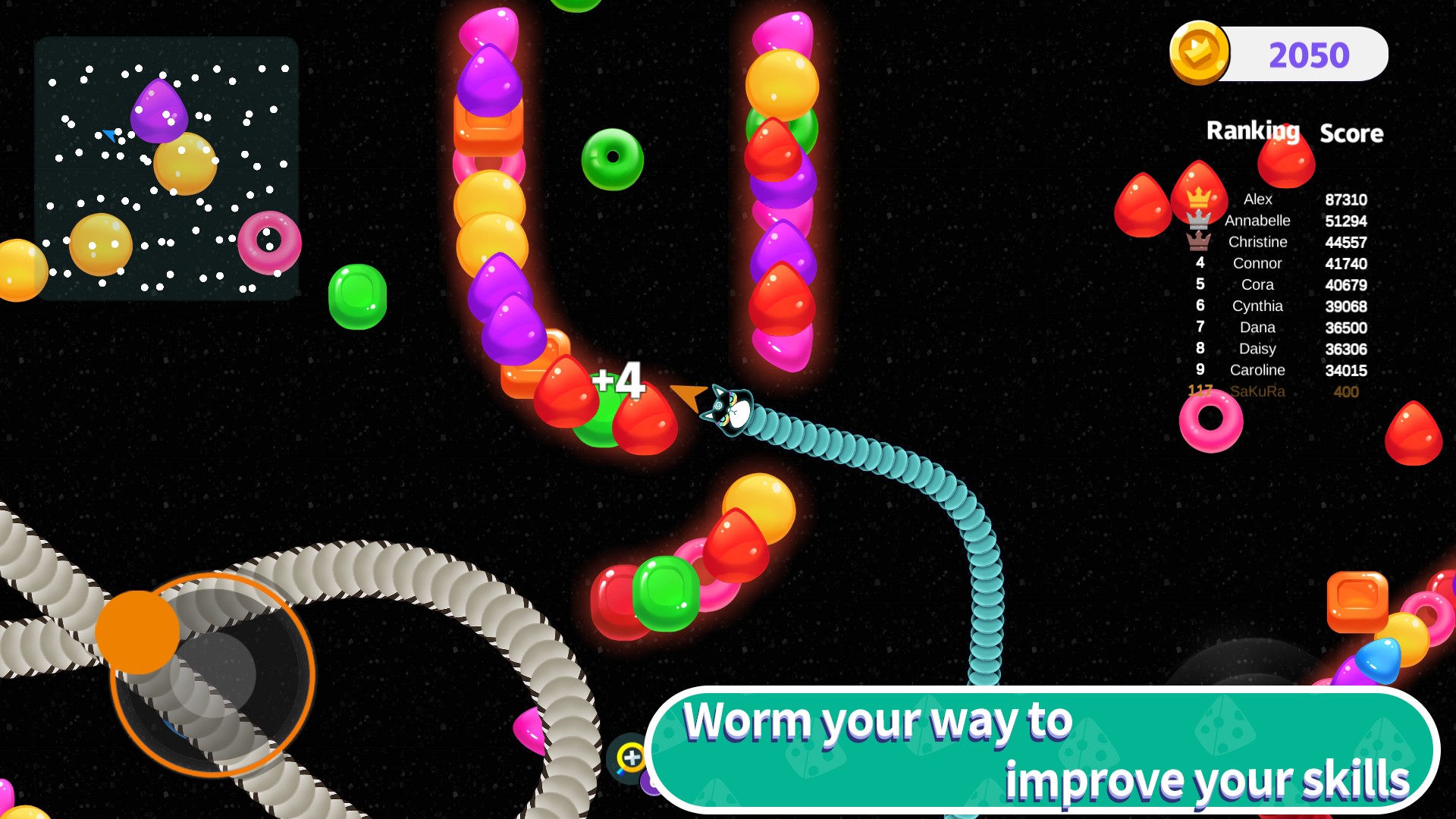The image size is (1456, 819).
Task: Select Alex's row in the ranking
Action: (x=1276, y=199)
